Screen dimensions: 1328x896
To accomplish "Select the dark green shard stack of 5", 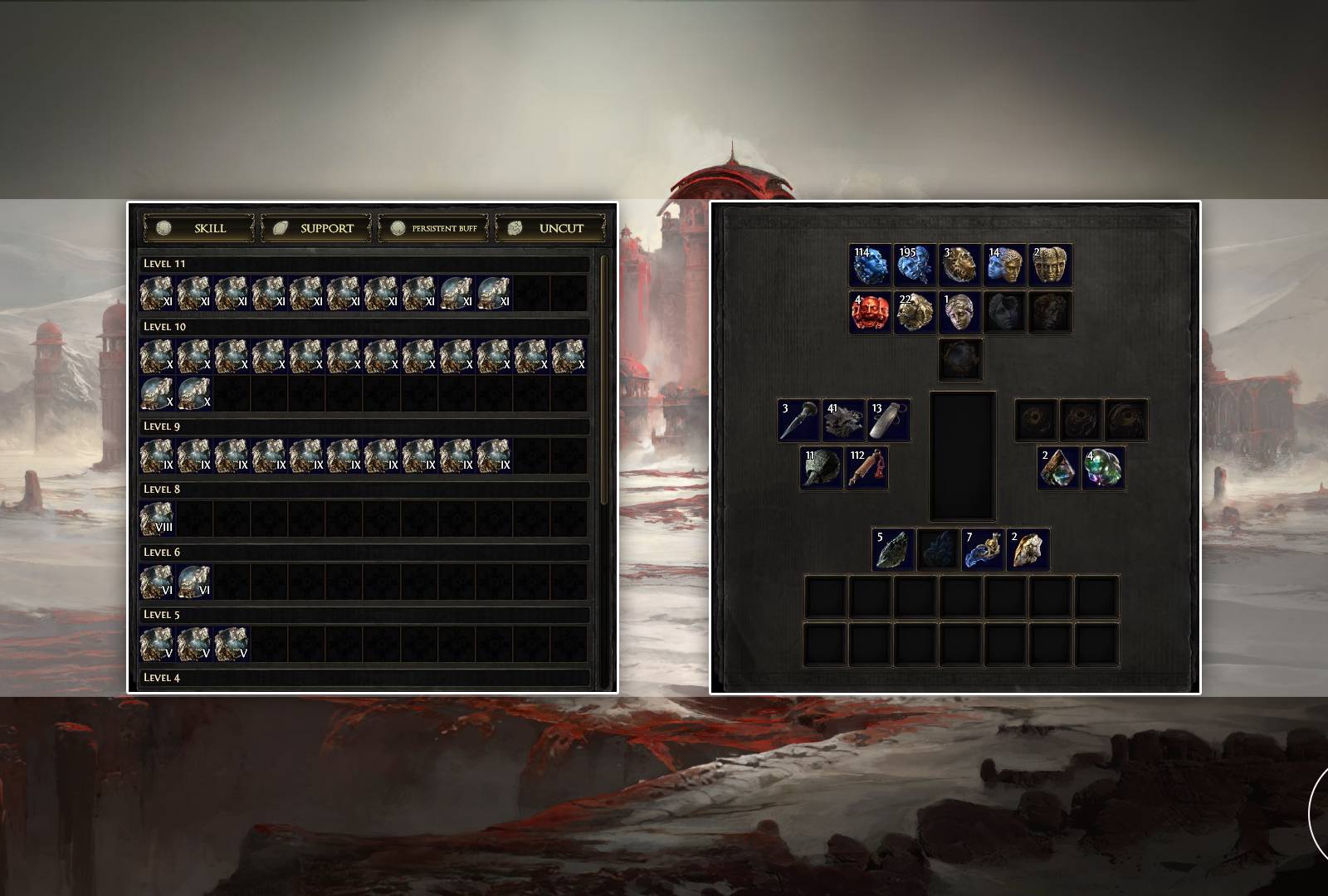I will pyautogui.click(x=893, y=549).
